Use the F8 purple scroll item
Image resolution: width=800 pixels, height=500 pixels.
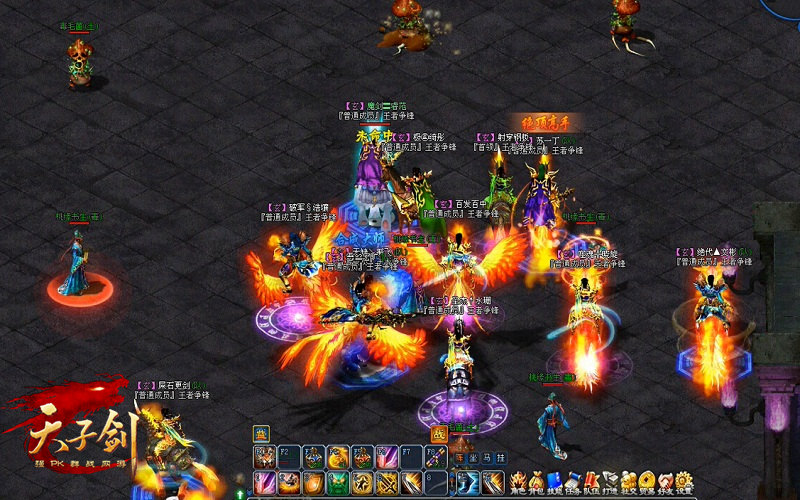tap(436, 457)
